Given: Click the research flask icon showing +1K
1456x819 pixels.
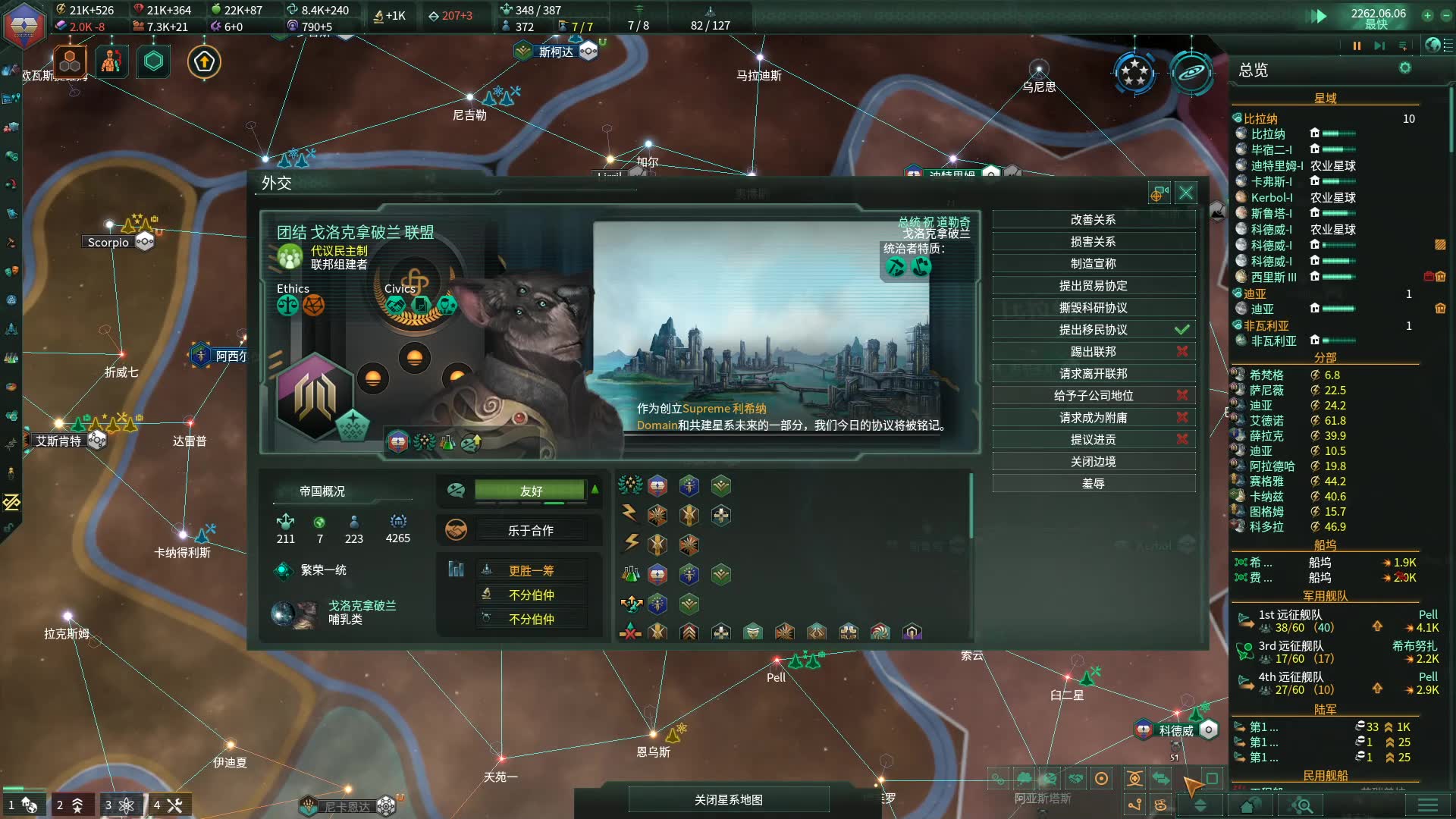Looking at the screenshot, I should [x=378, y=15].
